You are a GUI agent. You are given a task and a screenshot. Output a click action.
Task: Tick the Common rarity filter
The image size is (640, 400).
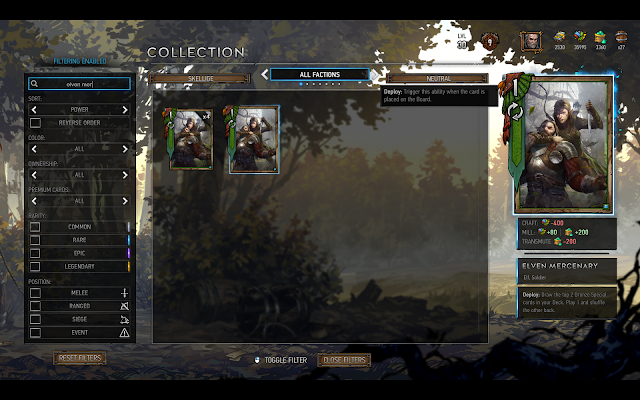pos(35,227)
